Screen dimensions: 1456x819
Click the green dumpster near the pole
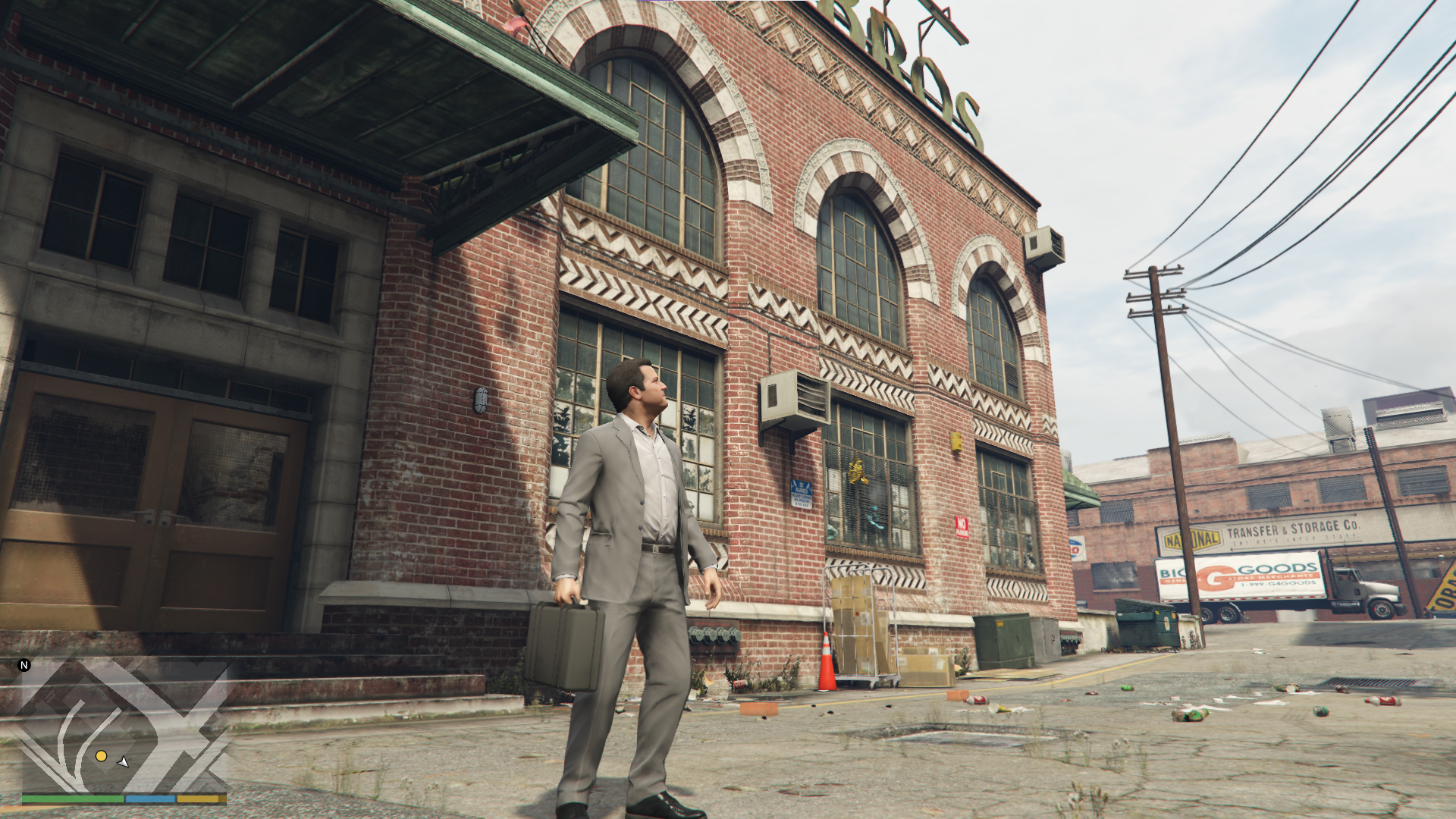point(1145,623)
